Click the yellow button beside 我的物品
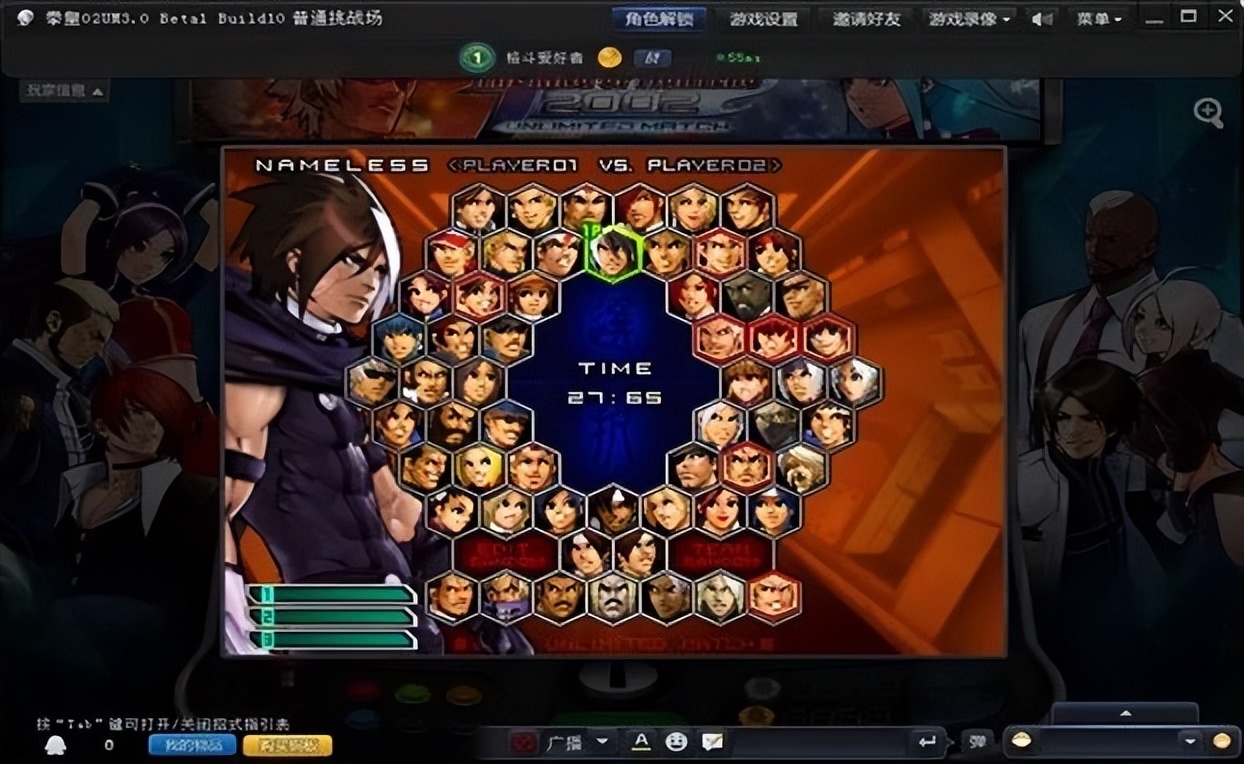This screenshot has height=764, width=1244. [x=288, y=745]
